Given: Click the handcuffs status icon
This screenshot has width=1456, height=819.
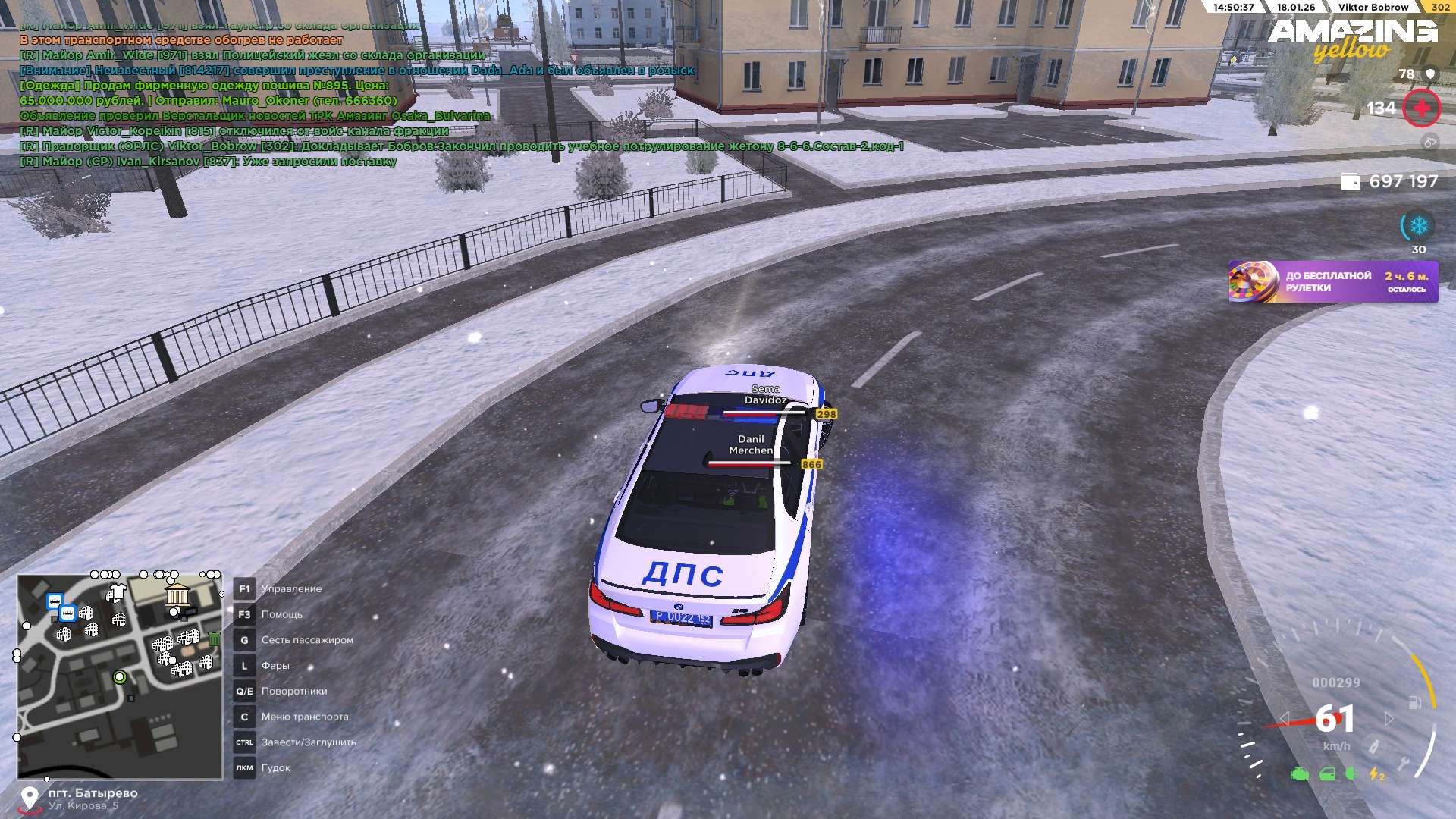Looking at the screenshot, I should click(x=1429, y=142).
